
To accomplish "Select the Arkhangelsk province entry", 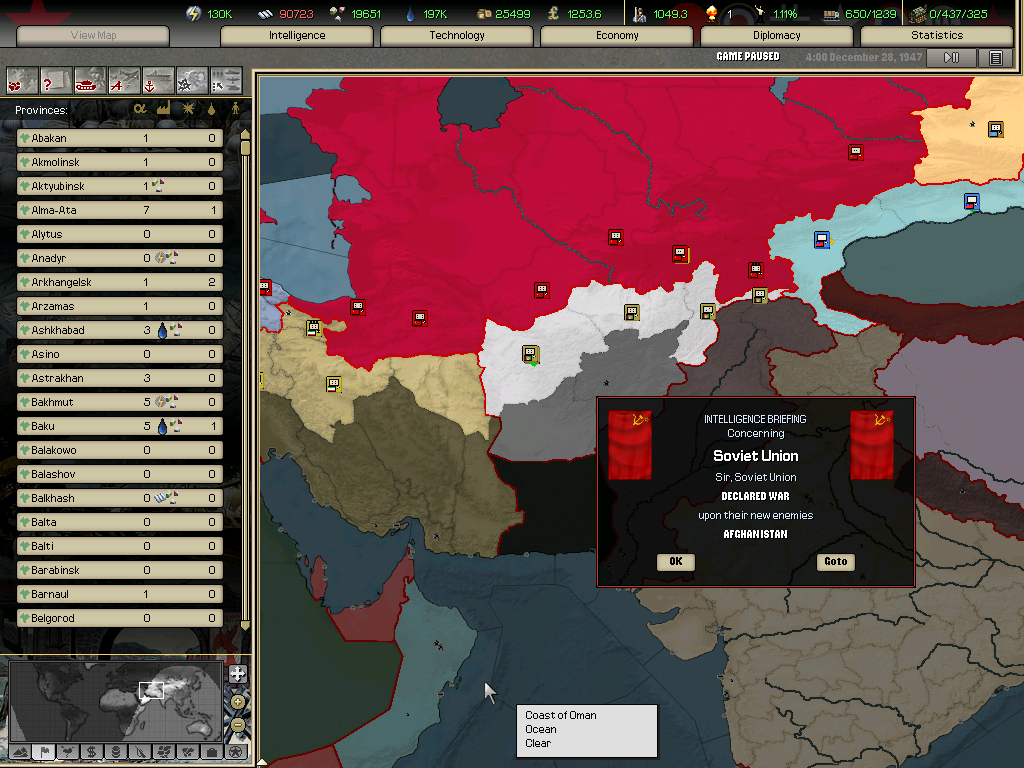I will [120, 282].
